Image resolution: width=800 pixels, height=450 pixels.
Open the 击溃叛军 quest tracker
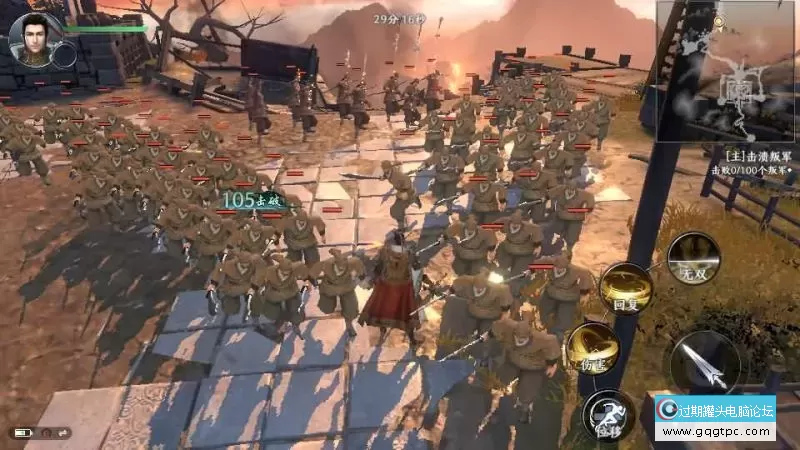tap(758, 165)
